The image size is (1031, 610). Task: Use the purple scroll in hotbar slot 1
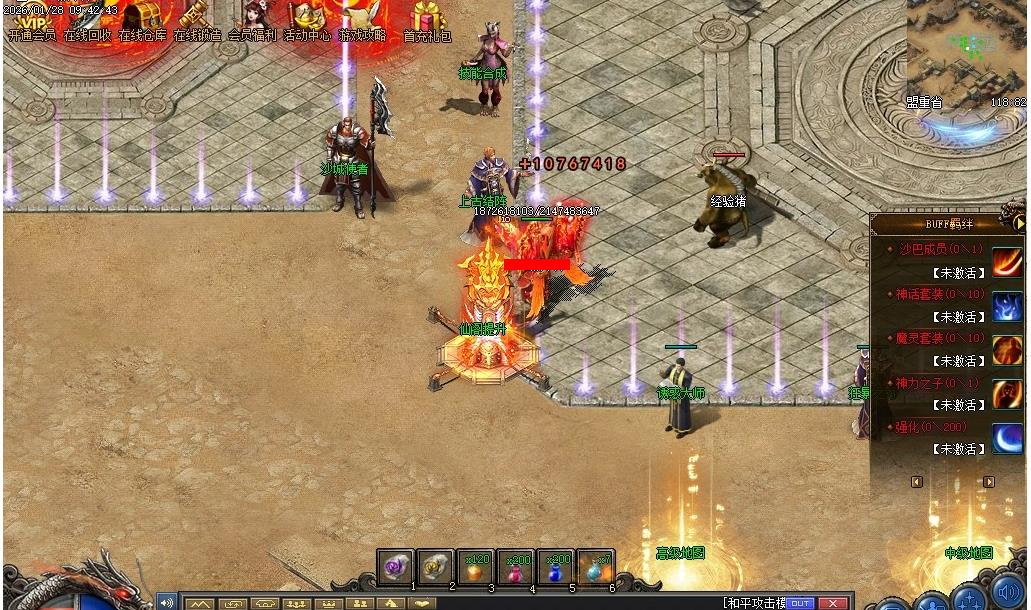click(395, 566)
